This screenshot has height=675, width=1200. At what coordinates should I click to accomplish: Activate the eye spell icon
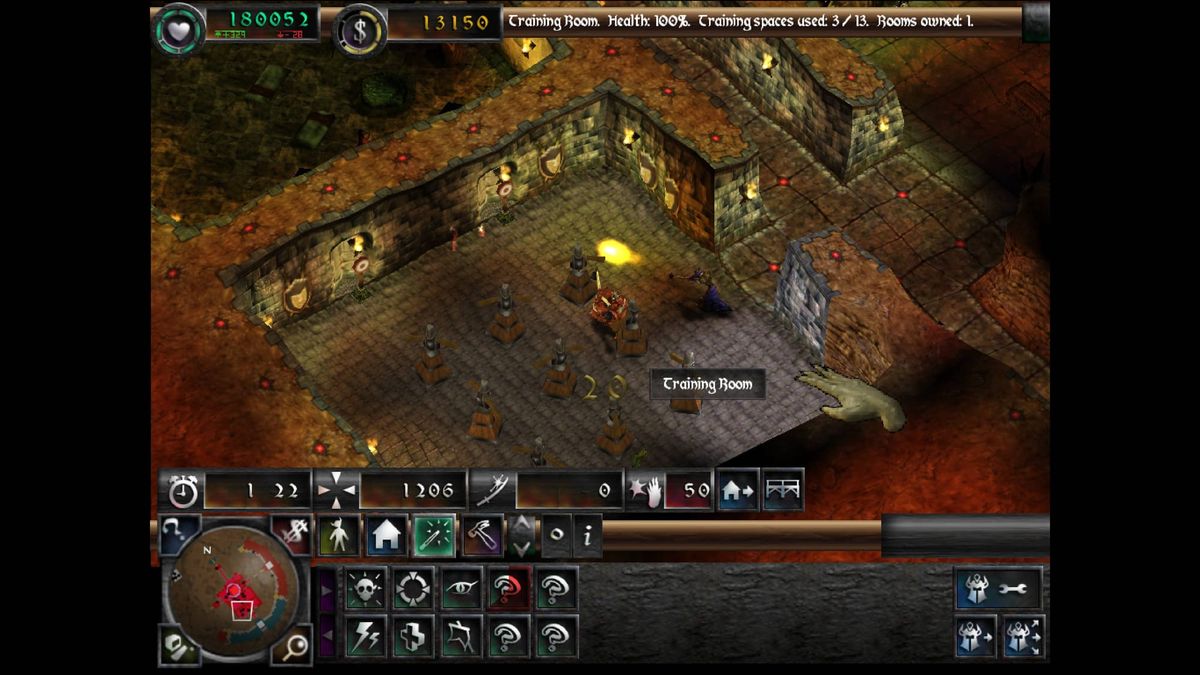461,589
